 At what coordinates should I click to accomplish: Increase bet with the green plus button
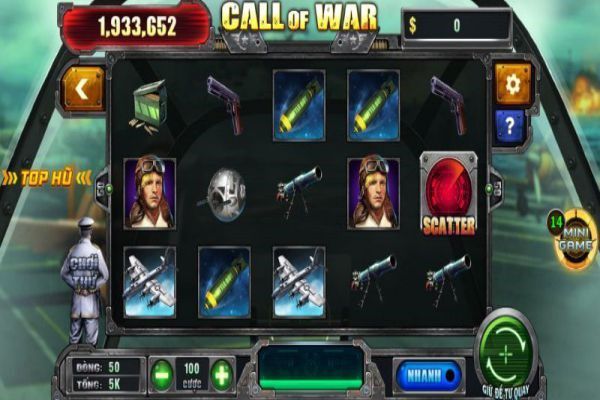click(221, 374)
